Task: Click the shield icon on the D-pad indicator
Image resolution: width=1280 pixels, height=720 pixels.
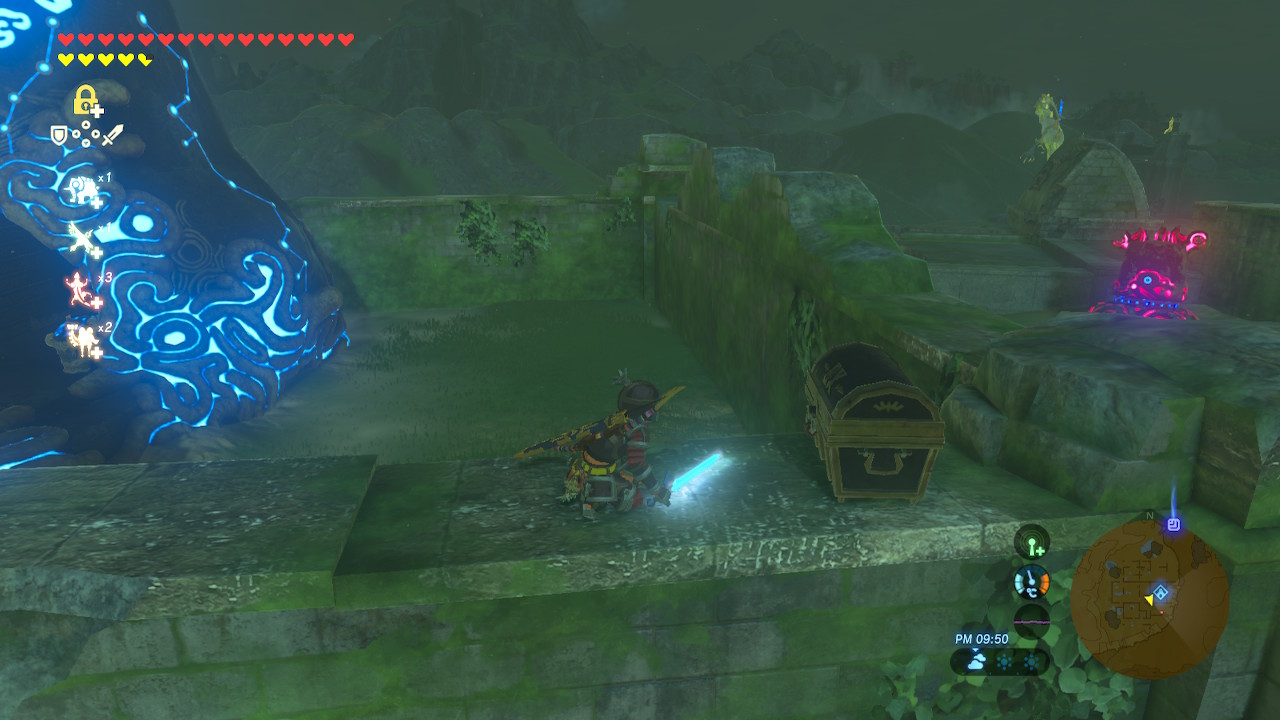Action: click(x=57, y=135)
